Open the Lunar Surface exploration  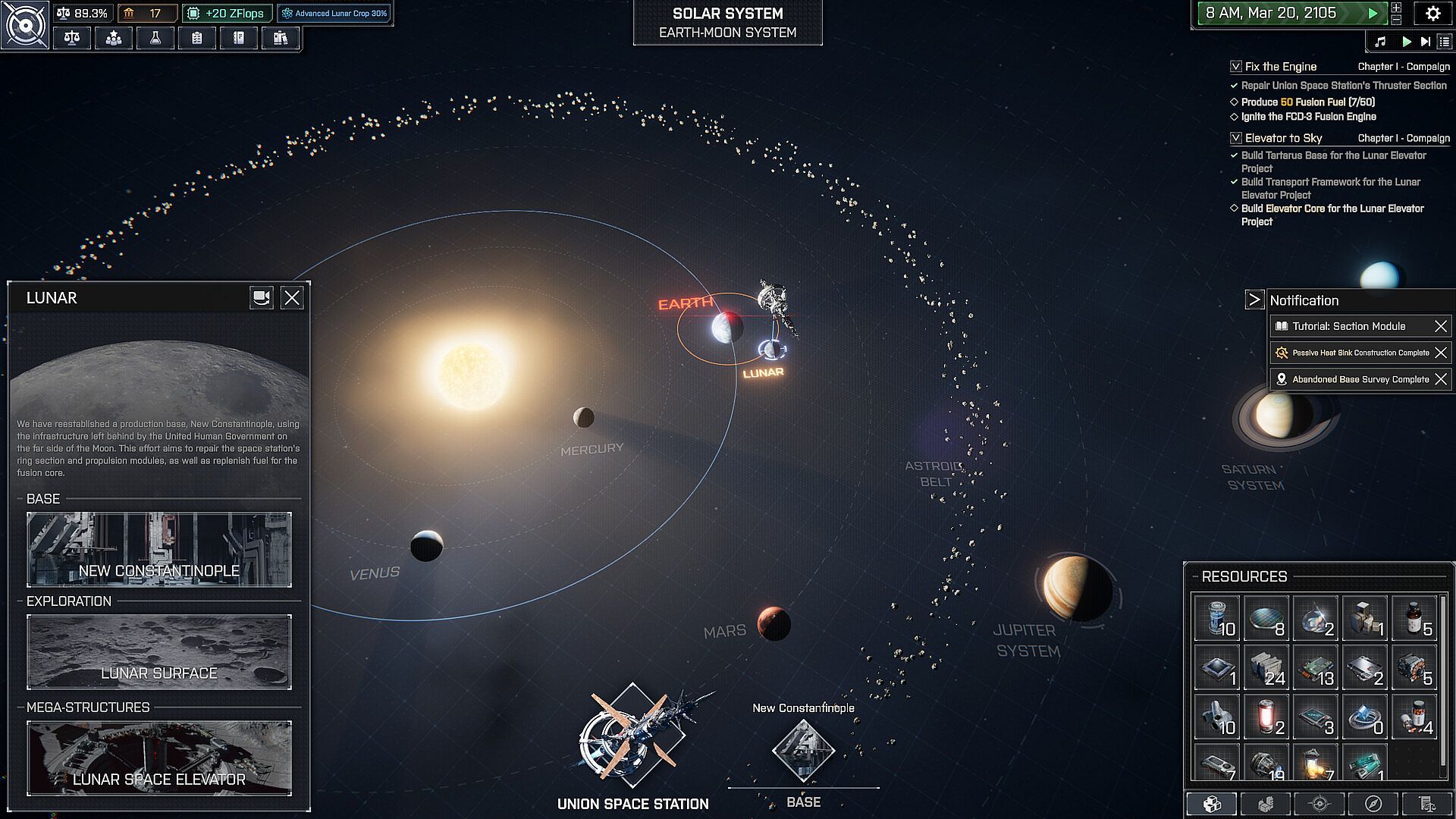159,652
